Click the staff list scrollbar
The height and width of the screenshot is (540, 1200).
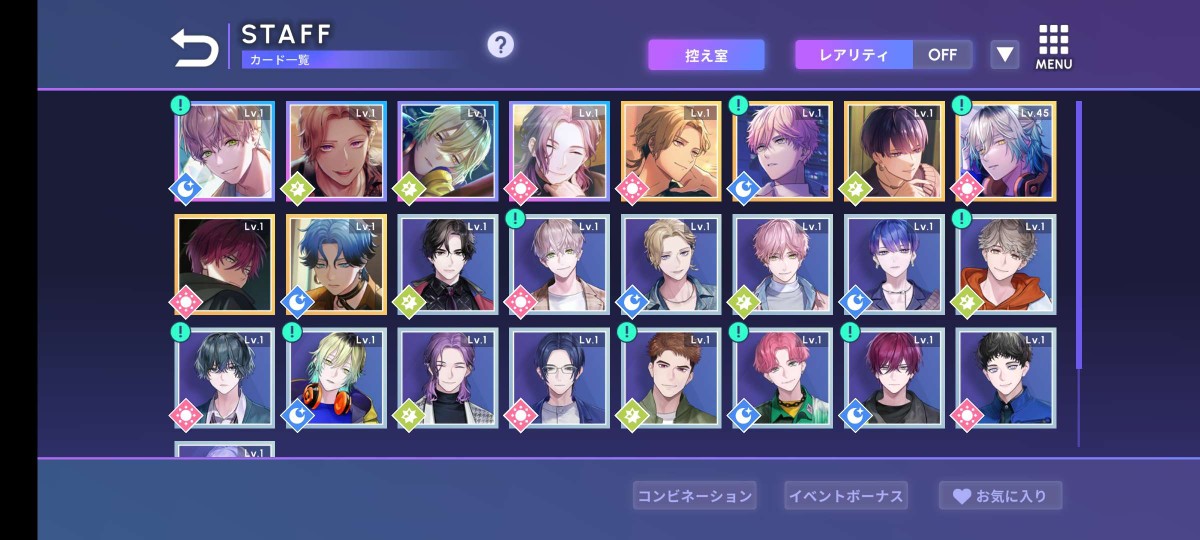pos(1079,236)
